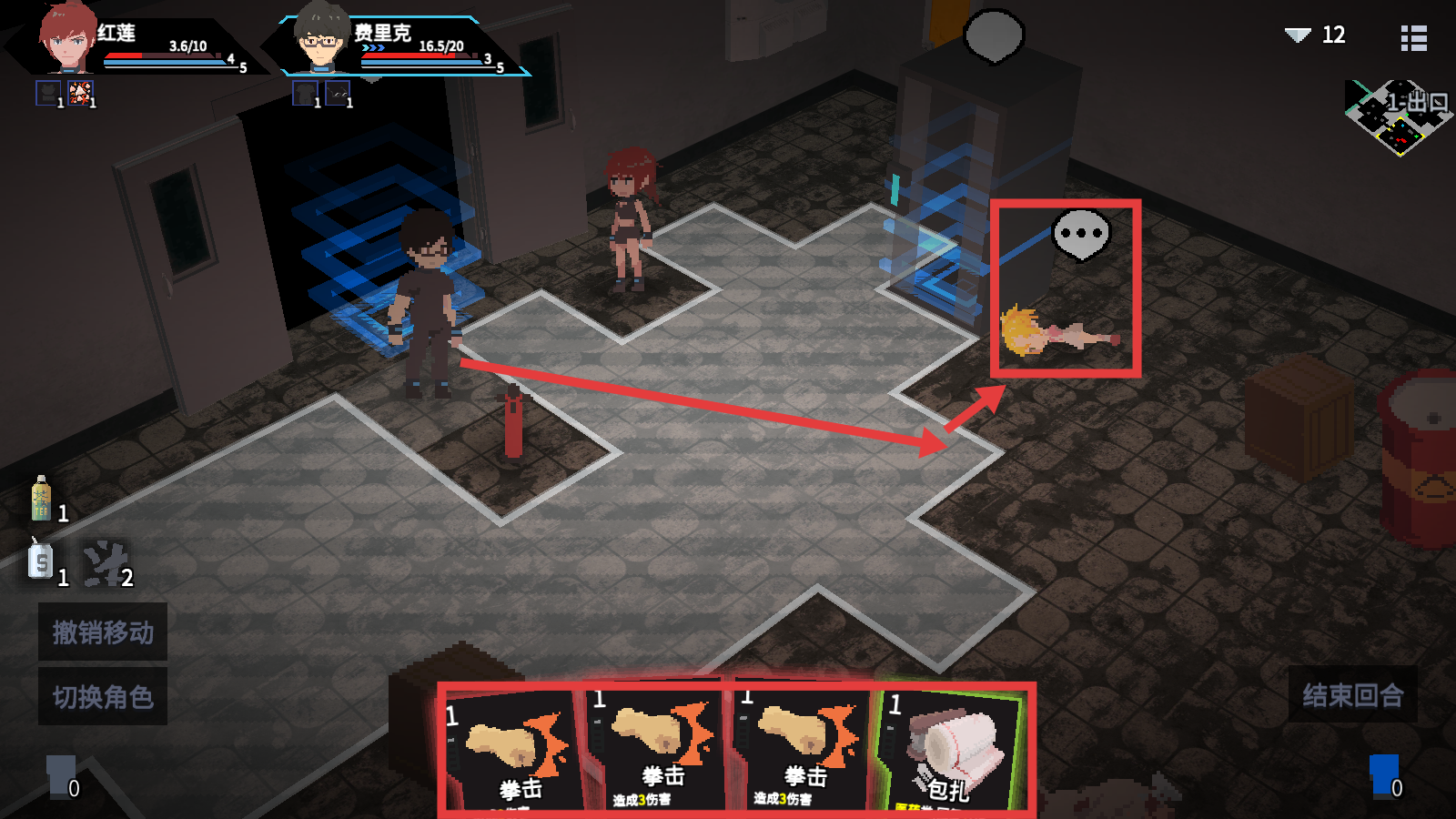
Task: Use the white bottle marked S
Action: 41,561
